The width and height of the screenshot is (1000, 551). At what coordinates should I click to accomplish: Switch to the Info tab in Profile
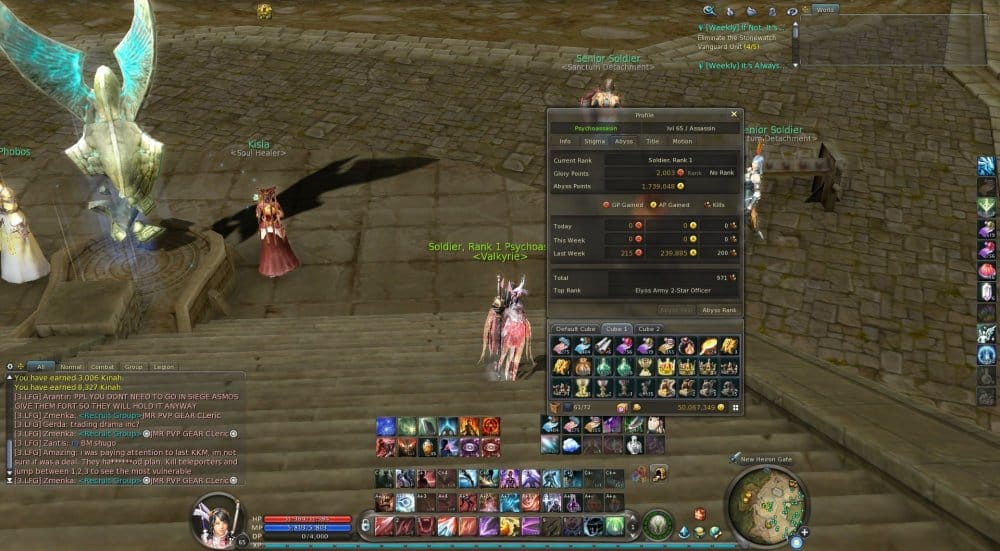pos(565,141)
